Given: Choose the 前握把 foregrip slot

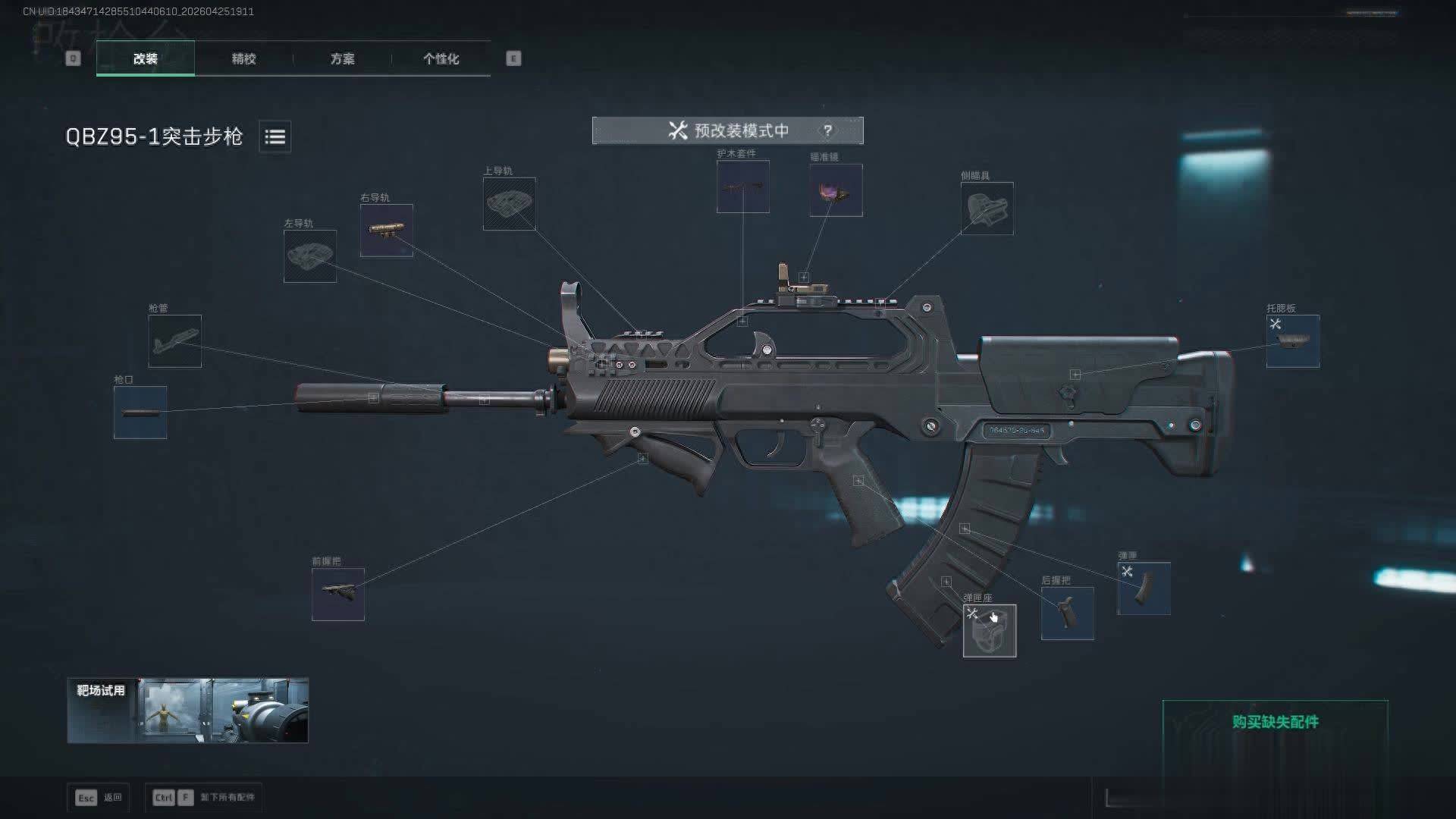Looking at the screenshot, I should 337,595.
